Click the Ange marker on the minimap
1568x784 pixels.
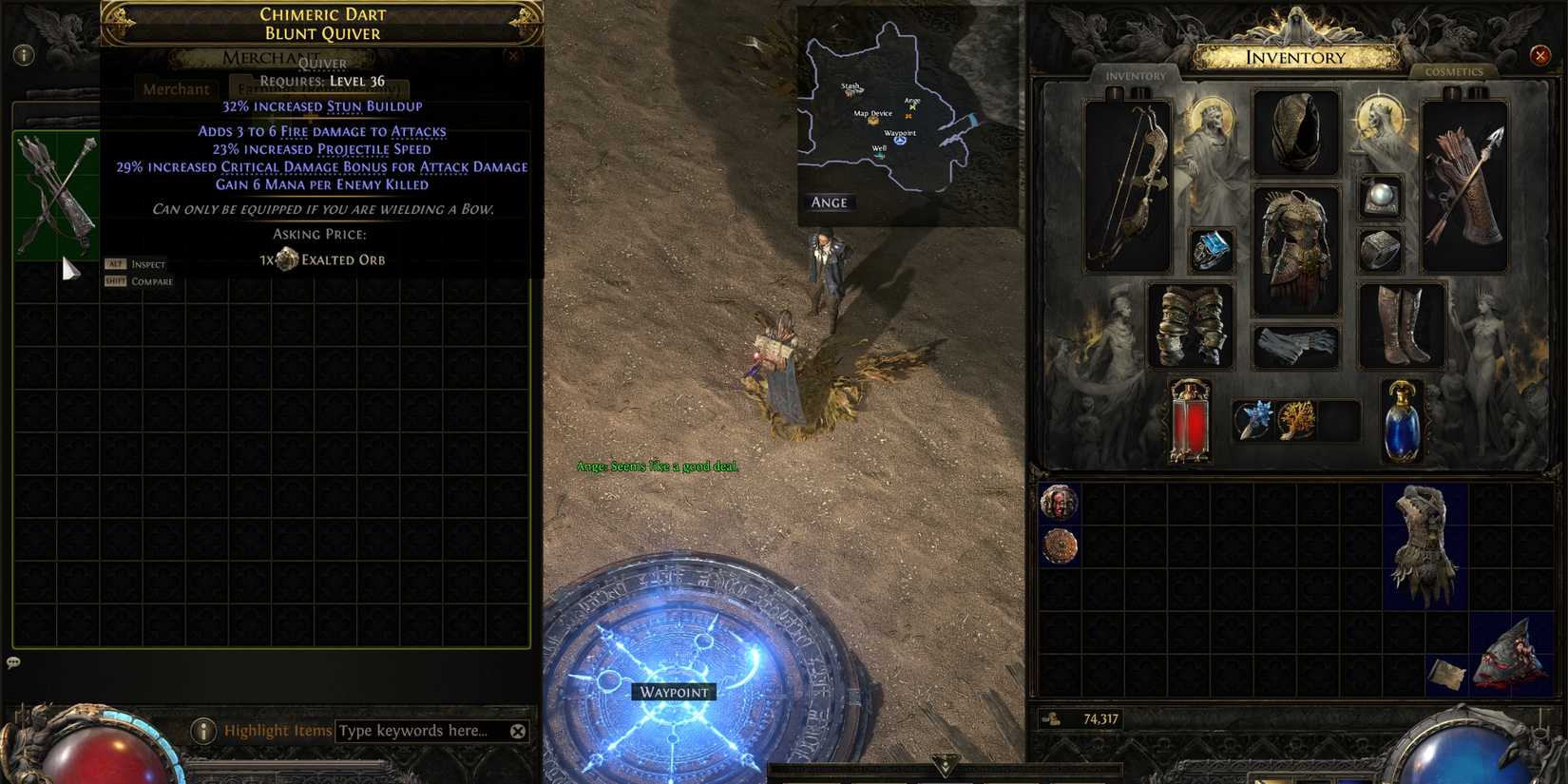(x=912, y=103)
